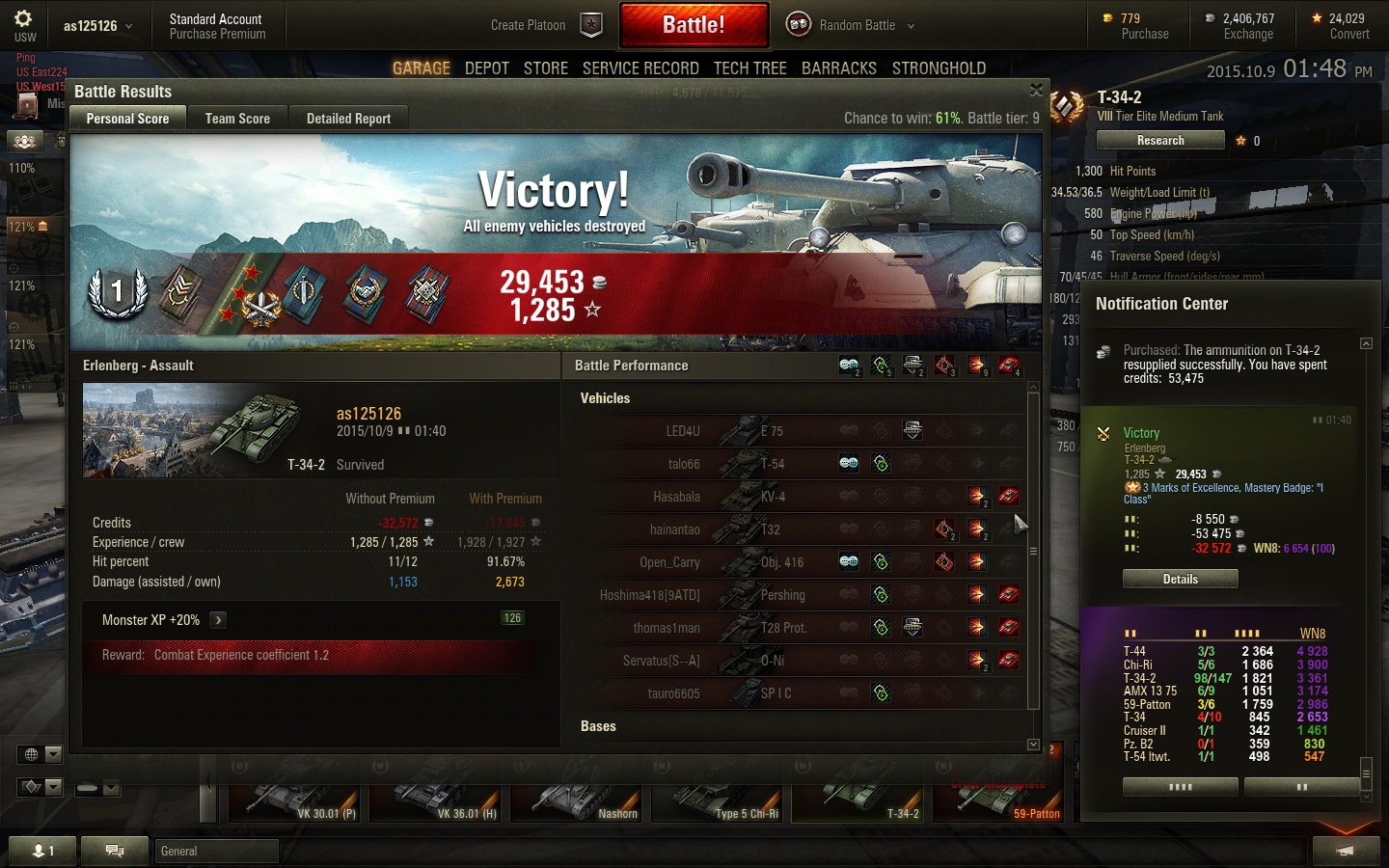Switch to the Team Score tab
Image resolution: width=1389 pixels, height=868 pixels.
[237, 119]
